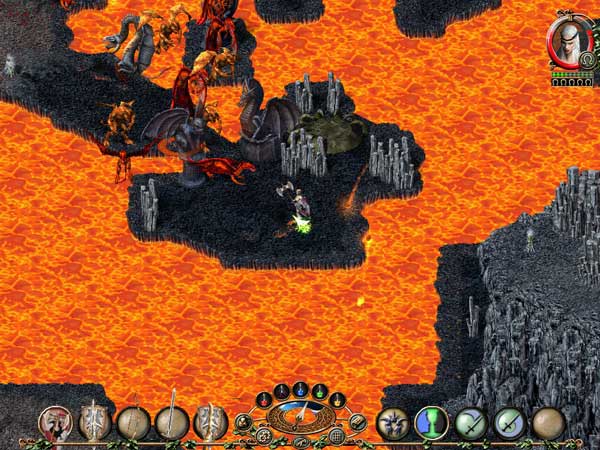Screen dimensions: 600x450
Task: Activate the spiked demon combat art
Action: click(x=391, y=423)
